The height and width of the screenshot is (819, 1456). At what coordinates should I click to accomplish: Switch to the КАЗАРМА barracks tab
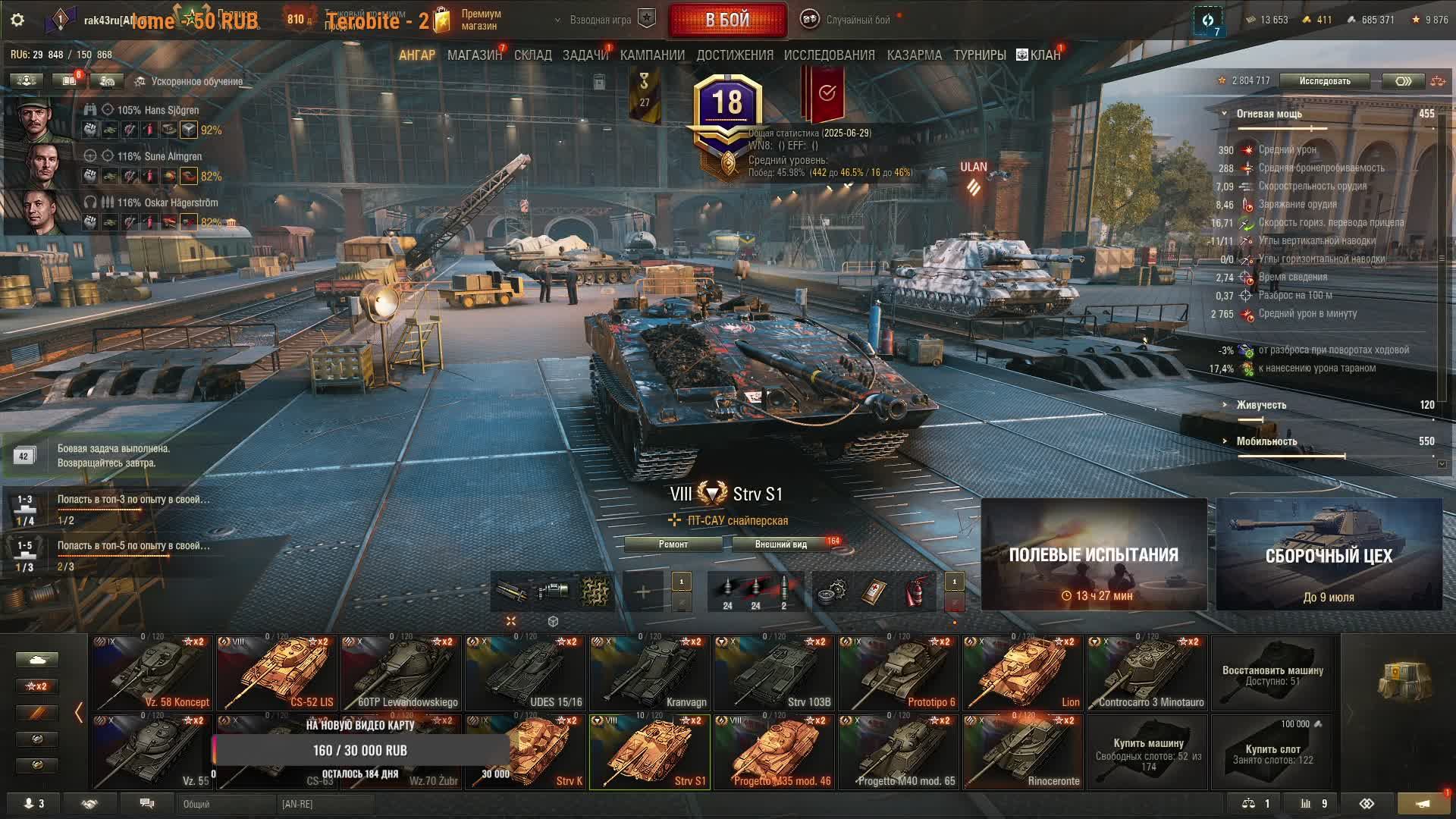914,55
